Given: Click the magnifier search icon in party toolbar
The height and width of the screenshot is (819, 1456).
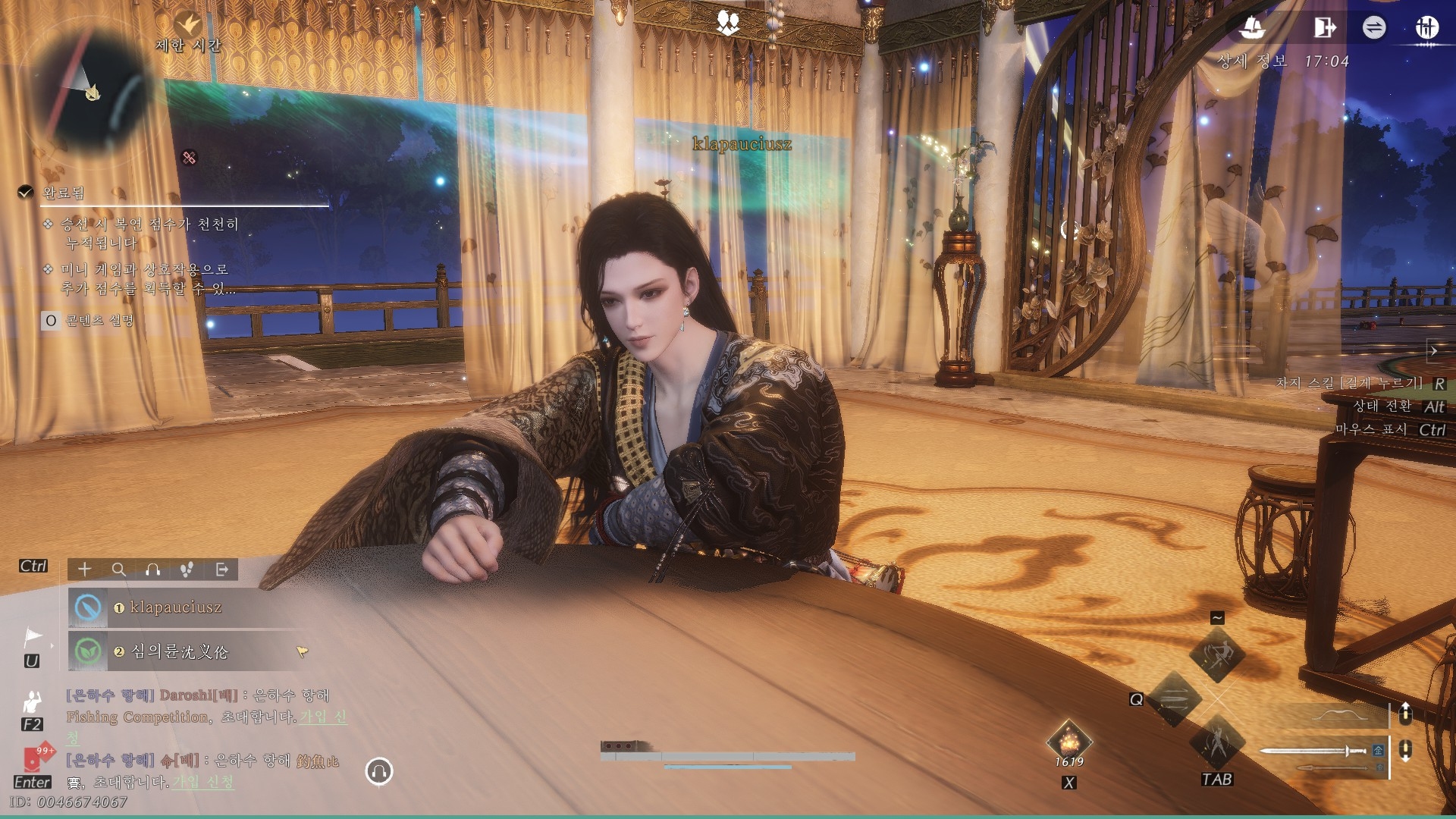Looking at the screenshot, I should [119, 570].
